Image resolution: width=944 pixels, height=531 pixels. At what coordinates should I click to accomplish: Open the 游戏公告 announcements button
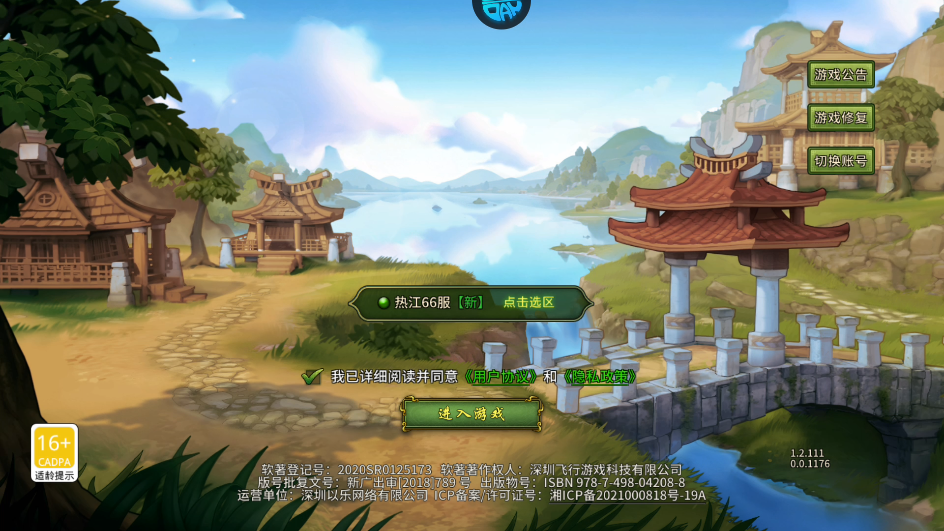[841, 74]
